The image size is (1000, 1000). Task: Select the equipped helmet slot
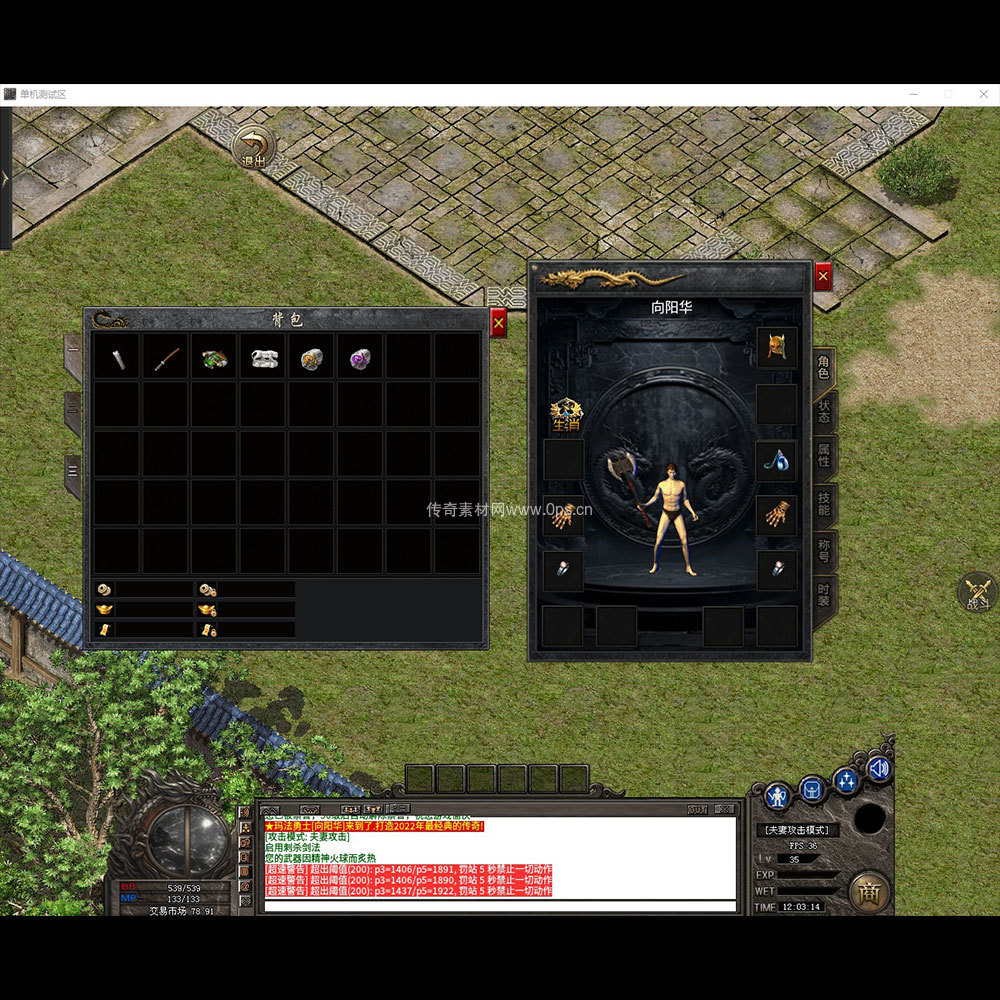(776, 347)
